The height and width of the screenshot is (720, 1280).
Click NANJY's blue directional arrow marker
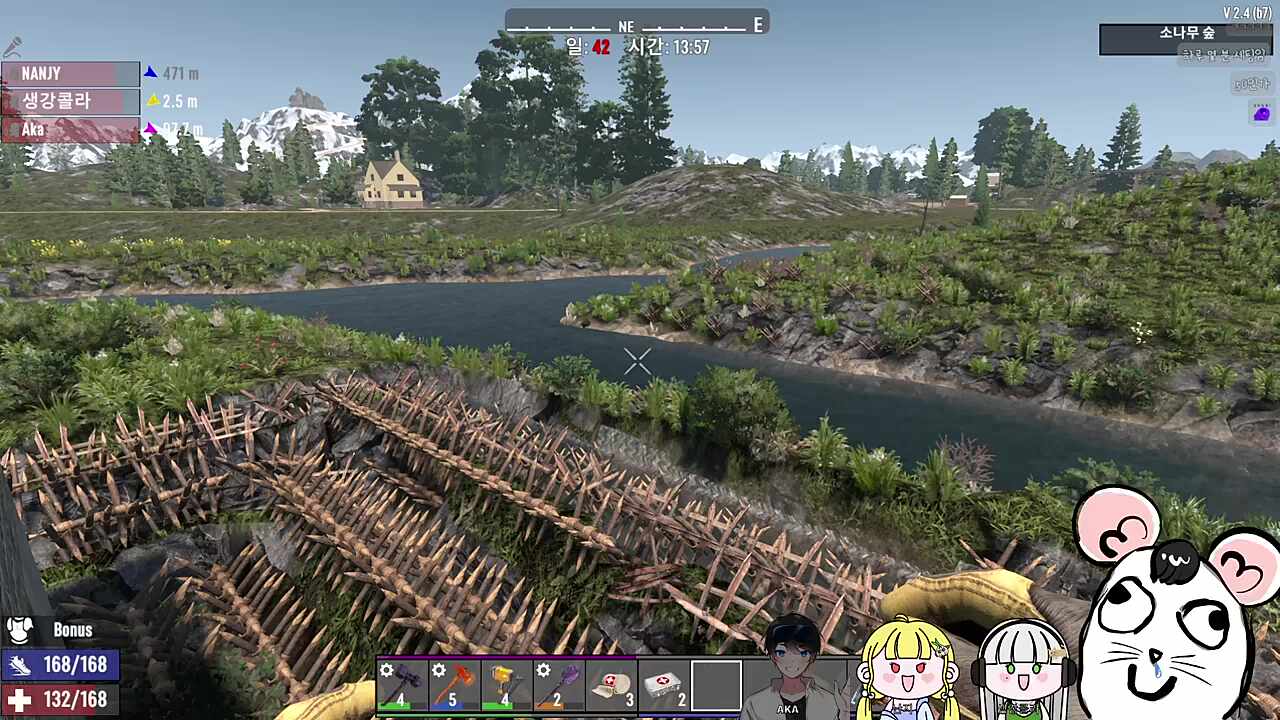(x=151, y=73)
